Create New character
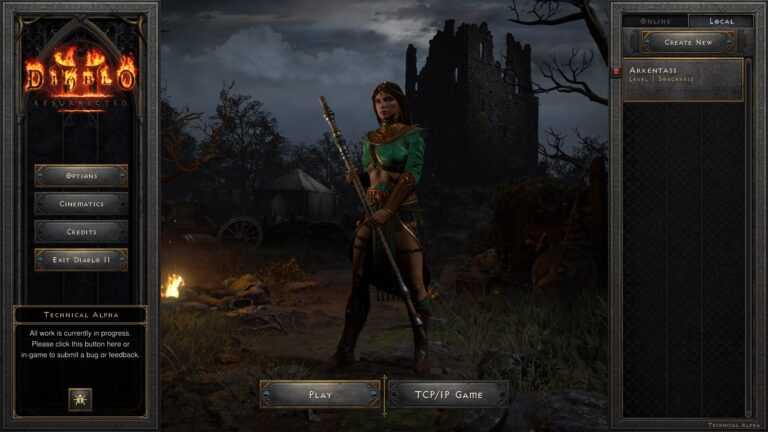The height and width of the screenshot is (432, 768). coord(688,42)
